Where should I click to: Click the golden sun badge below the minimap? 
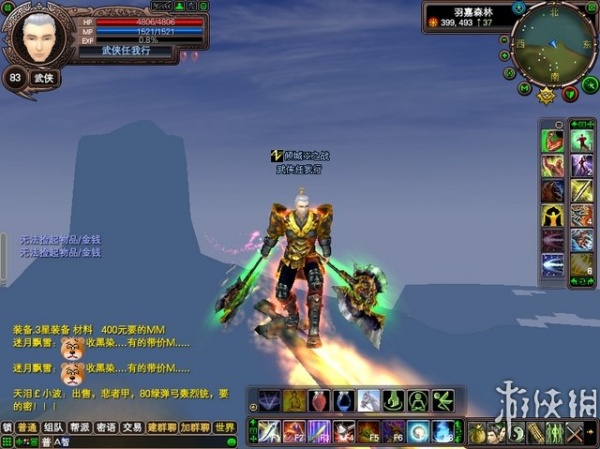tap(546, 96)
